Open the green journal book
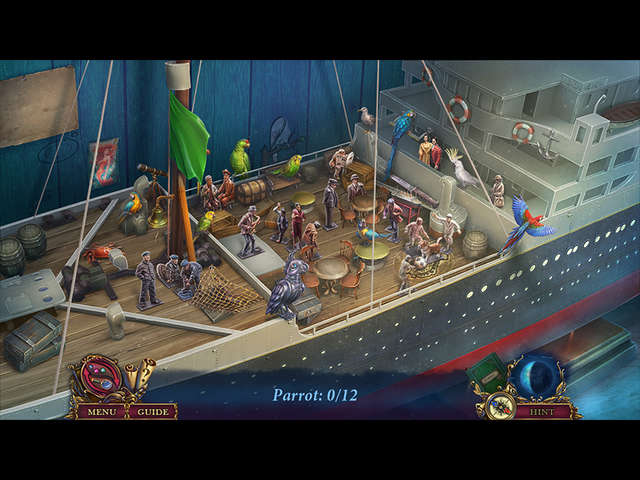This screenshot has width=640, height=480. point(488,374)
